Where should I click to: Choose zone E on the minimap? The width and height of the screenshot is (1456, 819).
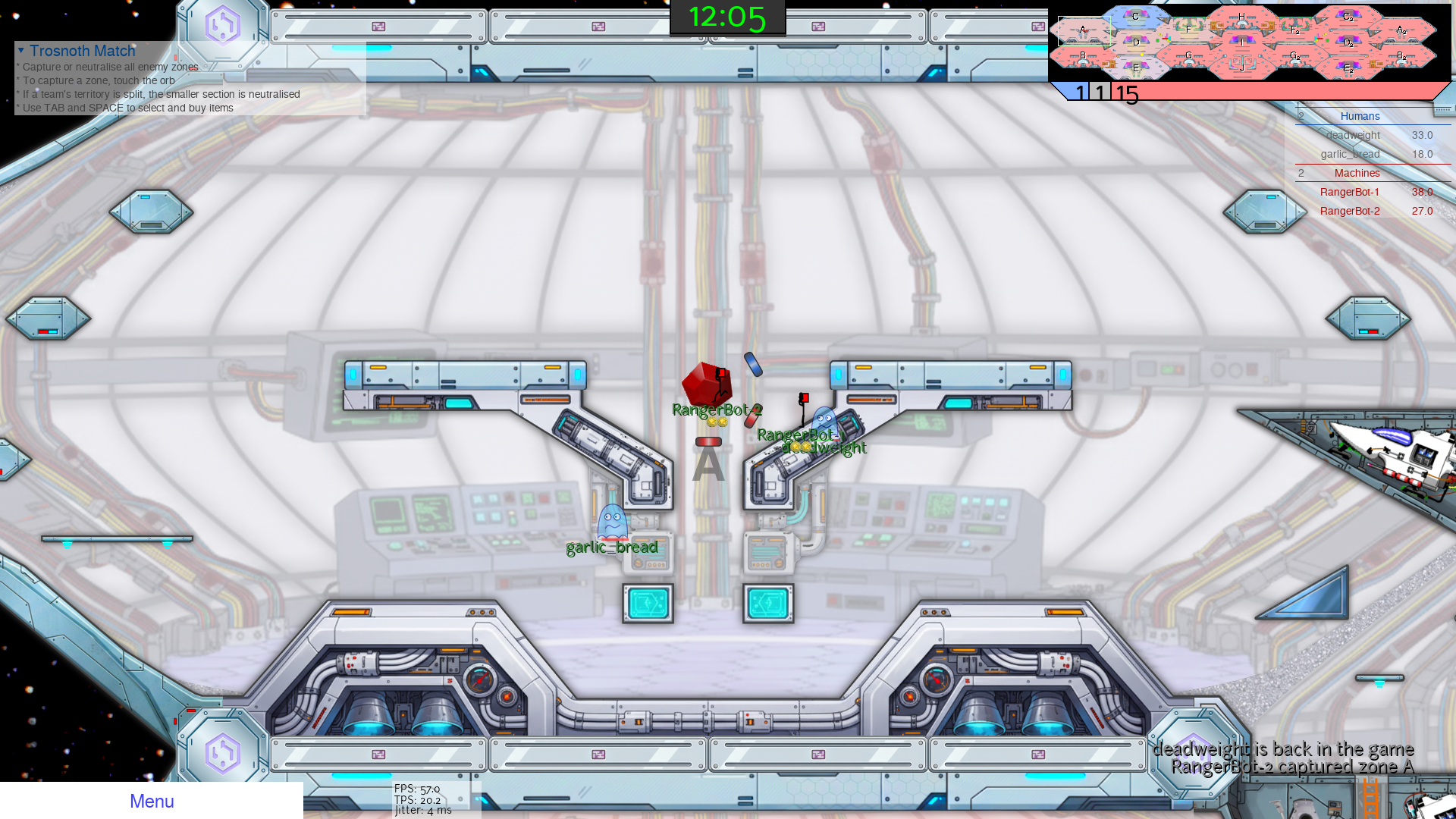pos(1135,67)
